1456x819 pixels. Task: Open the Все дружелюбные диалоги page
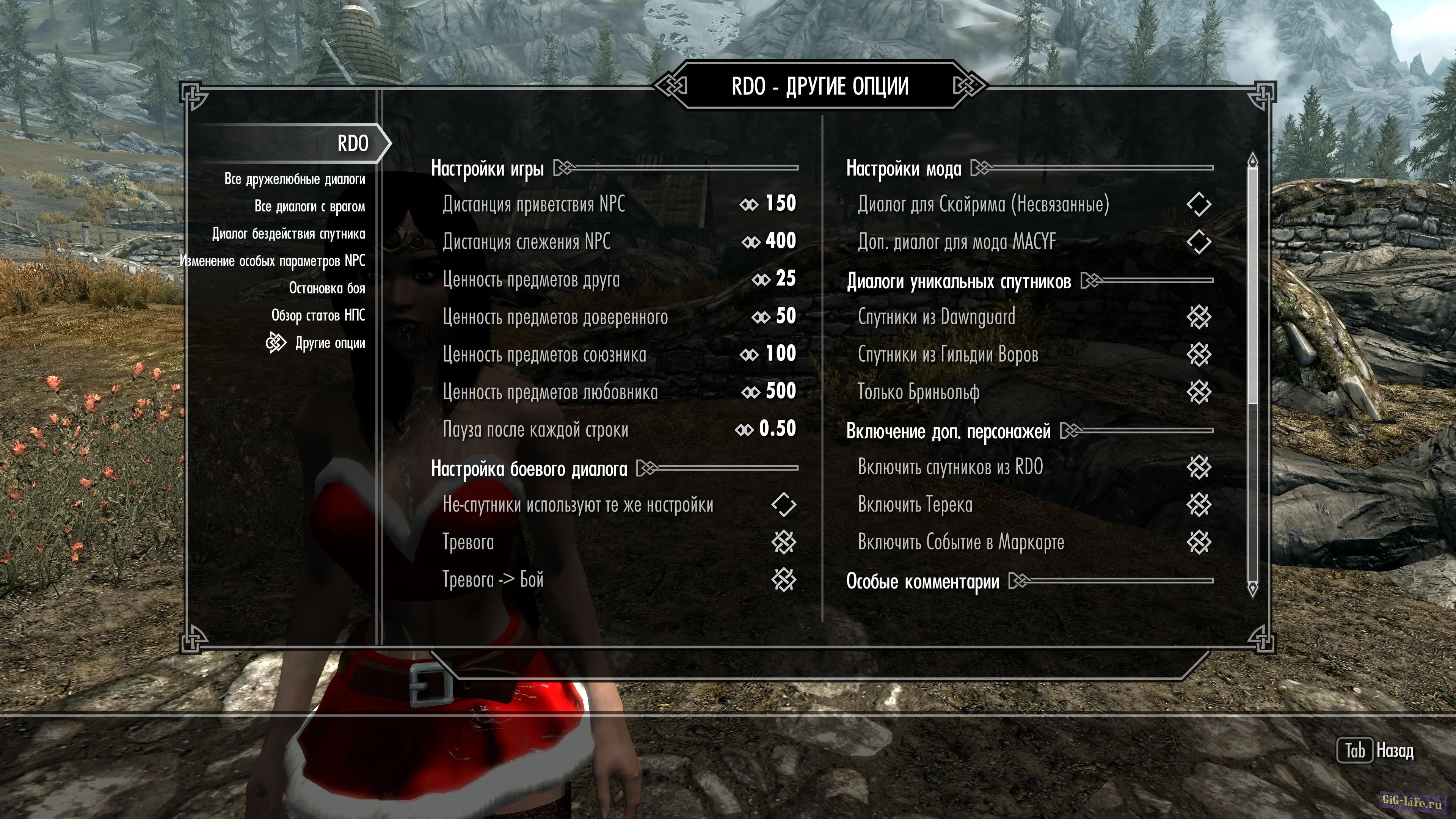click(295, 179)
